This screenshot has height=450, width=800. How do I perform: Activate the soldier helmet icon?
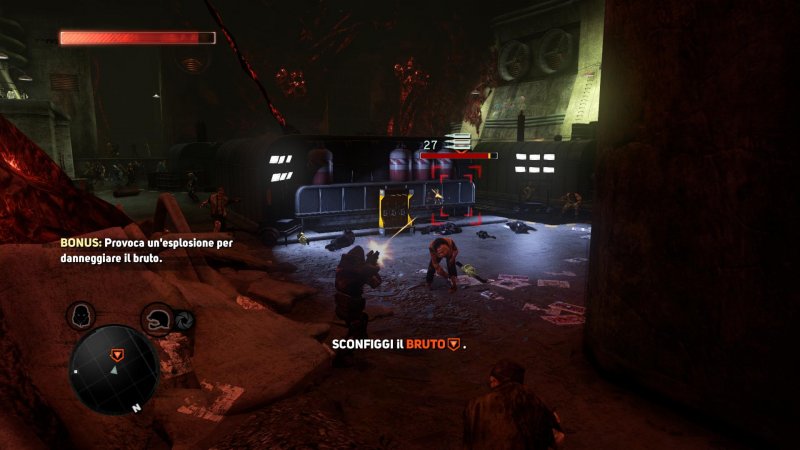point(158,319)
